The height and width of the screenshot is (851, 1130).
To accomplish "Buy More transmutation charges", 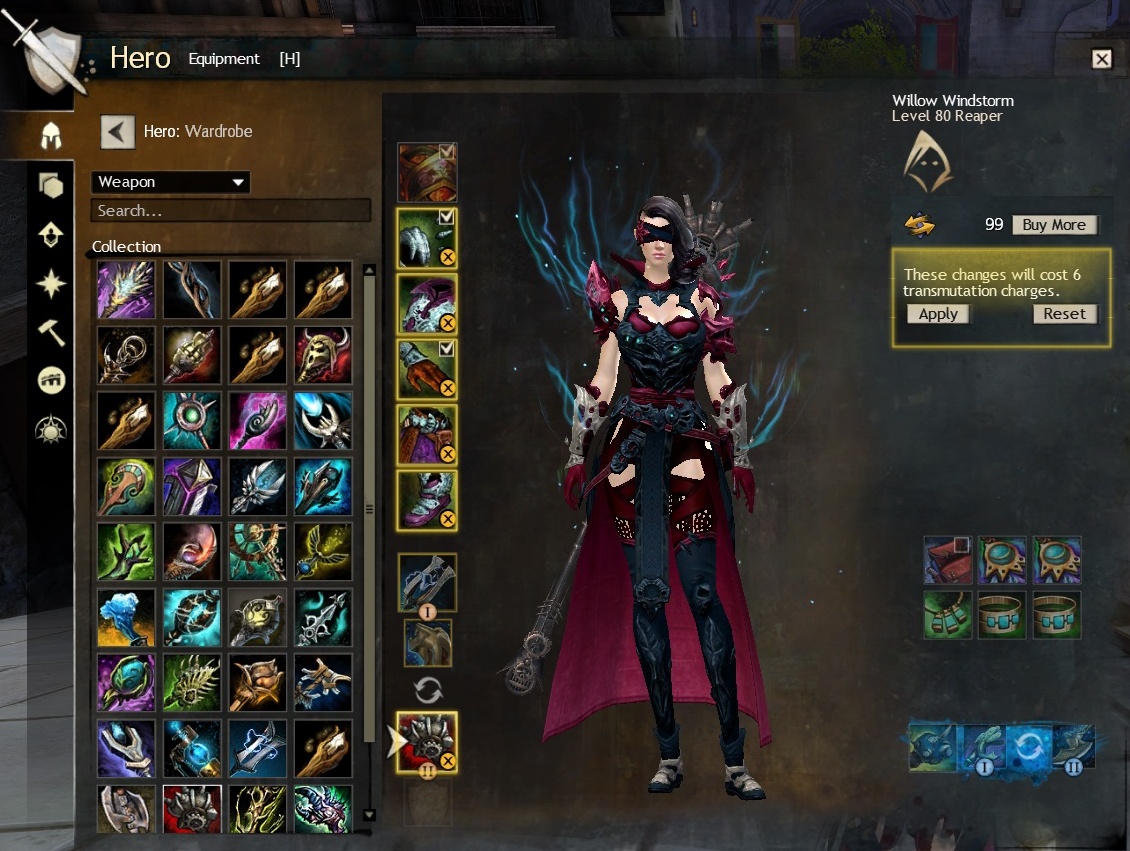I will tap(1054, 225).
